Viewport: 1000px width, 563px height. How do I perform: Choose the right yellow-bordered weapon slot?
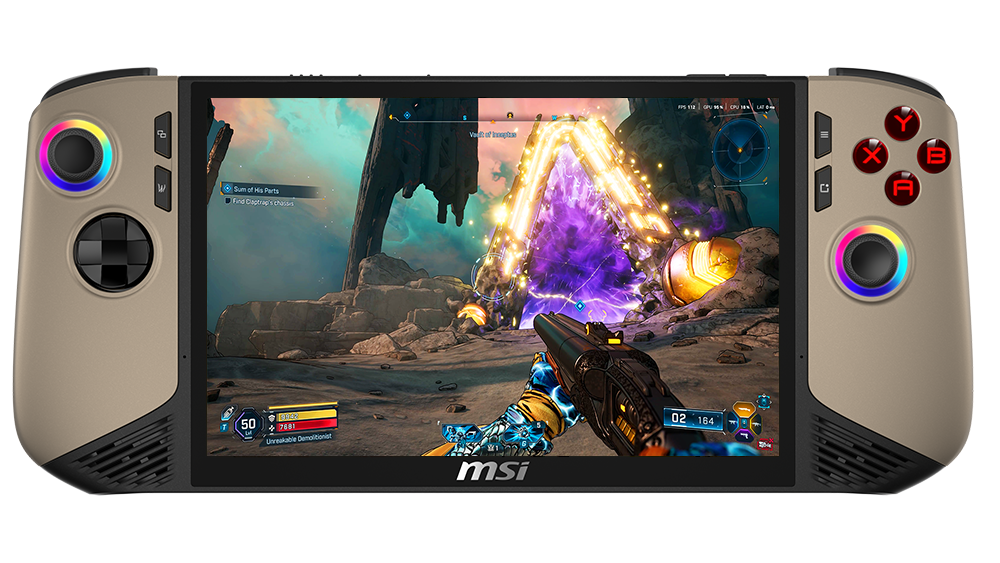coord(756,421)
